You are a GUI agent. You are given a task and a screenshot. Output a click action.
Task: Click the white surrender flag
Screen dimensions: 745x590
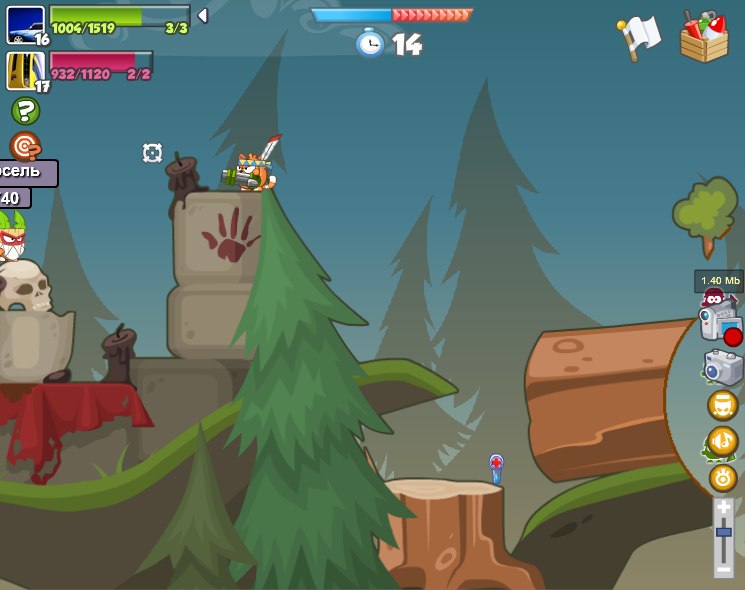click(640, 38)
